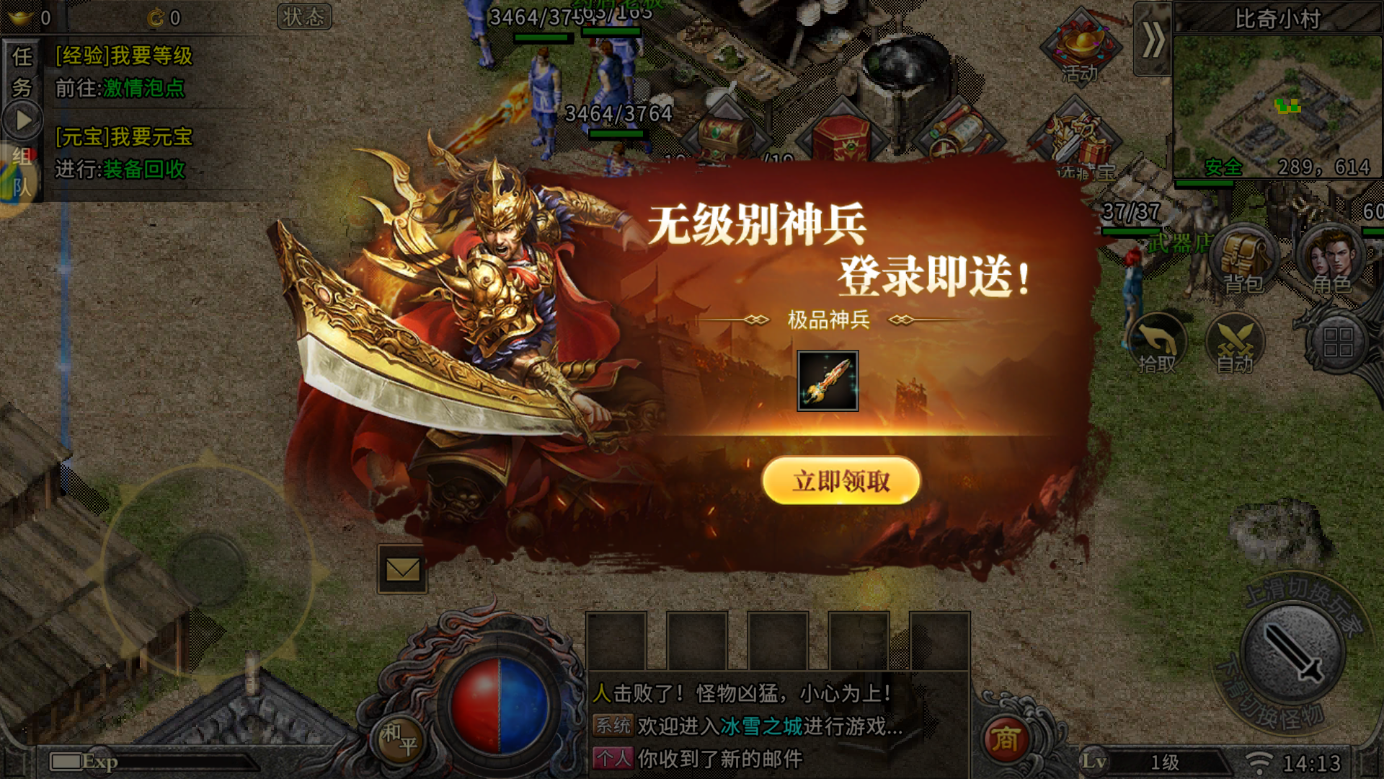This screenshot has width=1384, height=779.
Task: Open the mail envelope icon
Action: (401, 569)
